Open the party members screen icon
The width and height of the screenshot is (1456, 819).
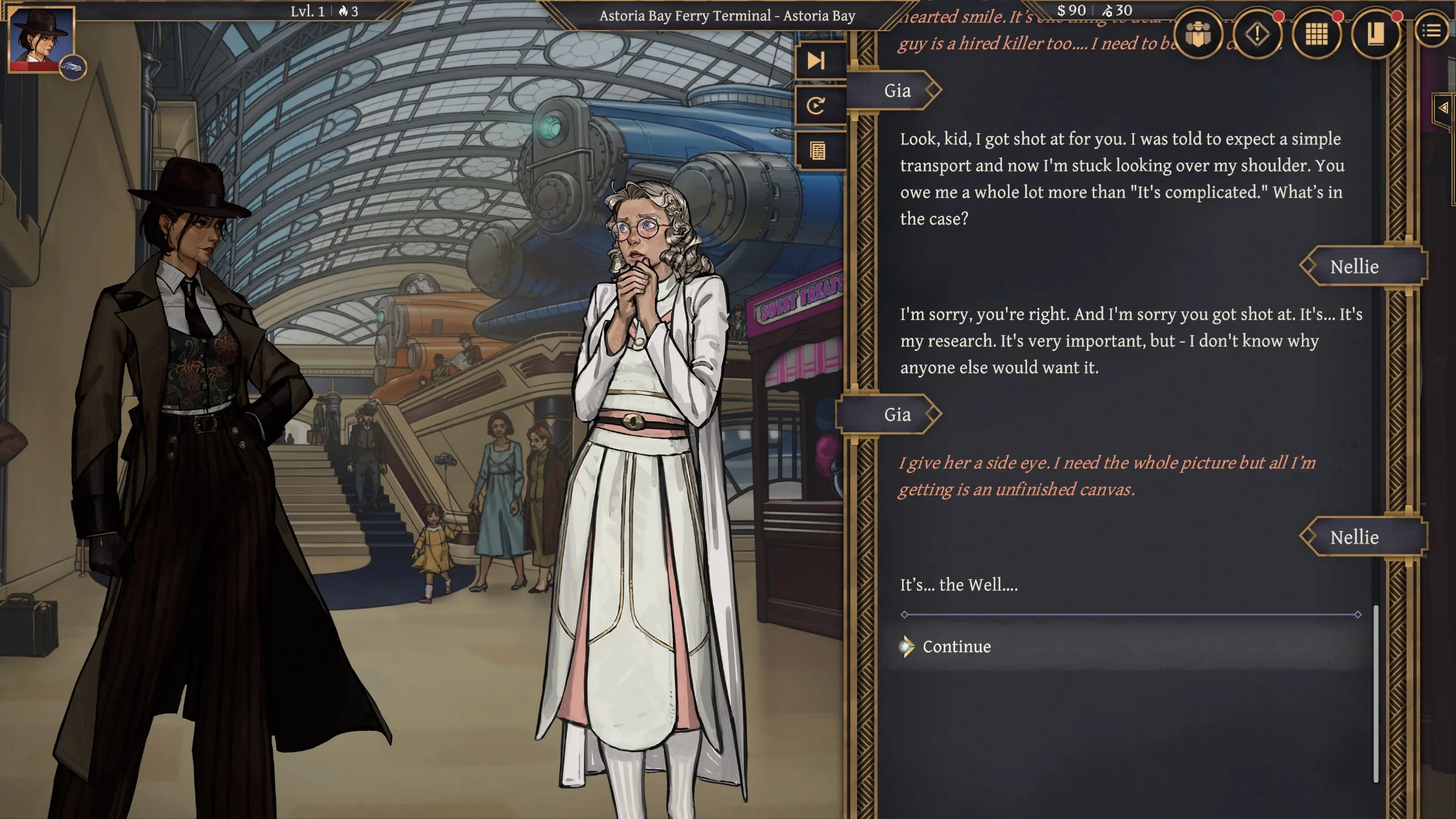pyautogui.click(x=1198, y=34)
